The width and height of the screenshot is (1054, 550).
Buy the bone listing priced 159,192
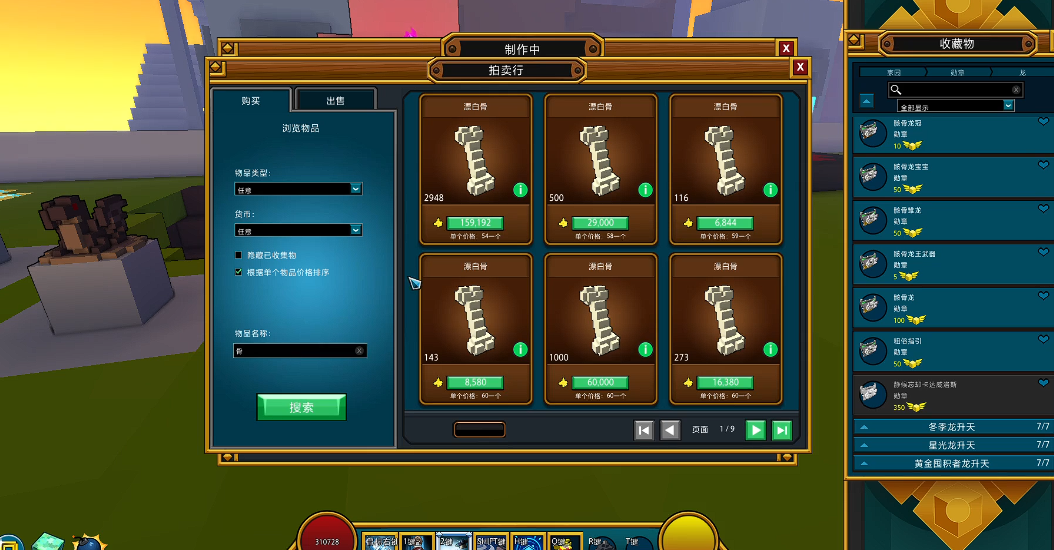click(474, 223)
